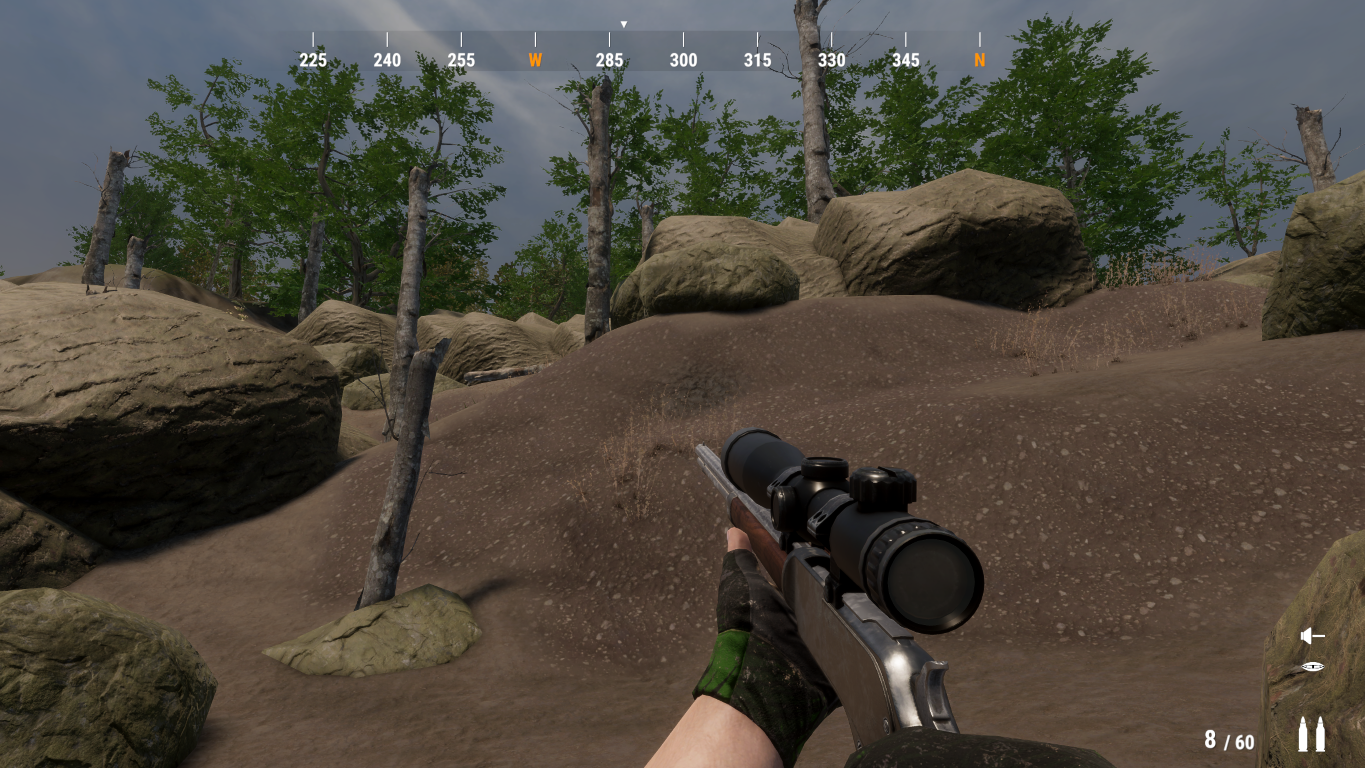This screenshot has width=1365, height=768.
Task: Select the eye visibility indicator icon
Action: 1312,667
